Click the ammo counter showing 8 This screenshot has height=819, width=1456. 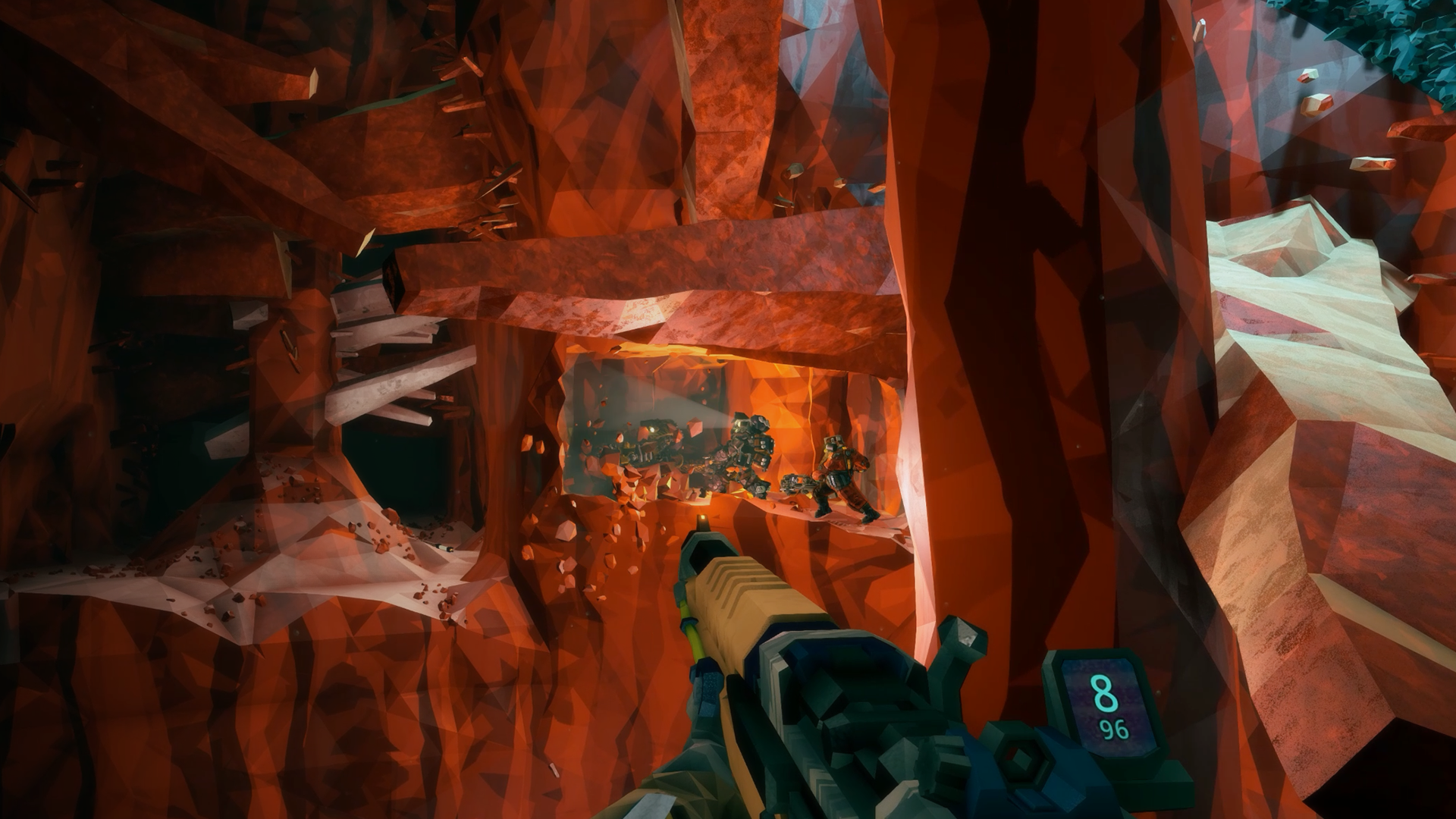click(1105, 692)
